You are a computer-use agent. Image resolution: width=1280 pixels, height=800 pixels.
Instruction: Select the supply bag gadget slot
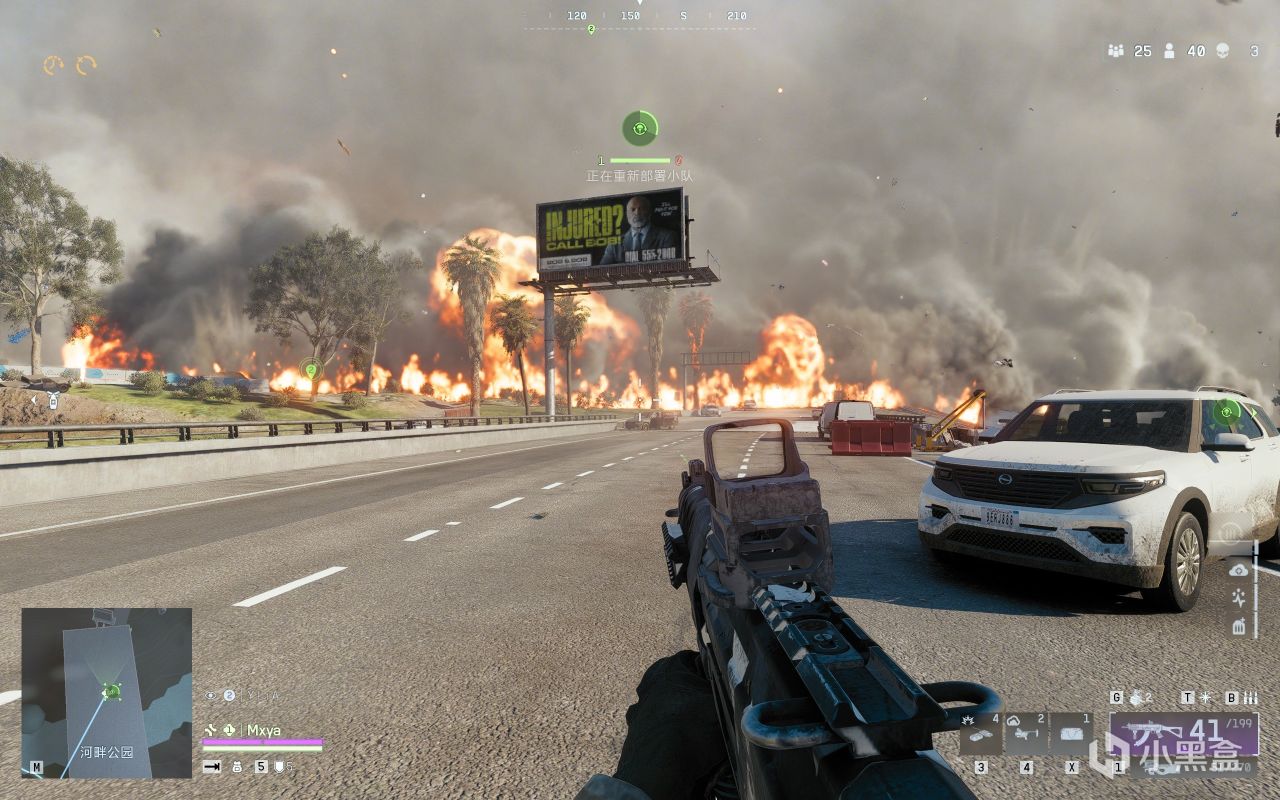pos(1071,733)
